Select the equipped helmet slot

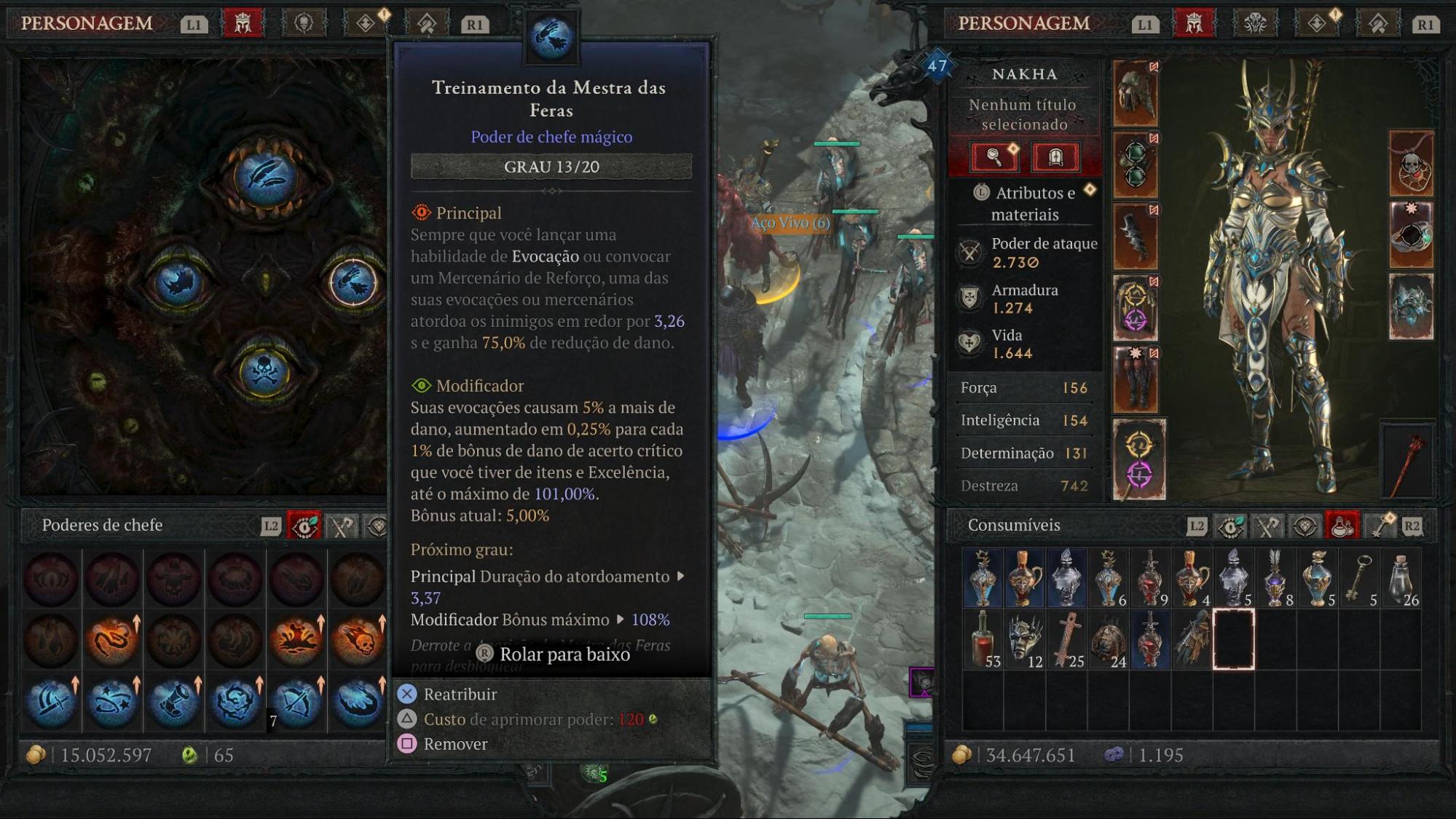pyautogui.click(x=1136, y=94)
